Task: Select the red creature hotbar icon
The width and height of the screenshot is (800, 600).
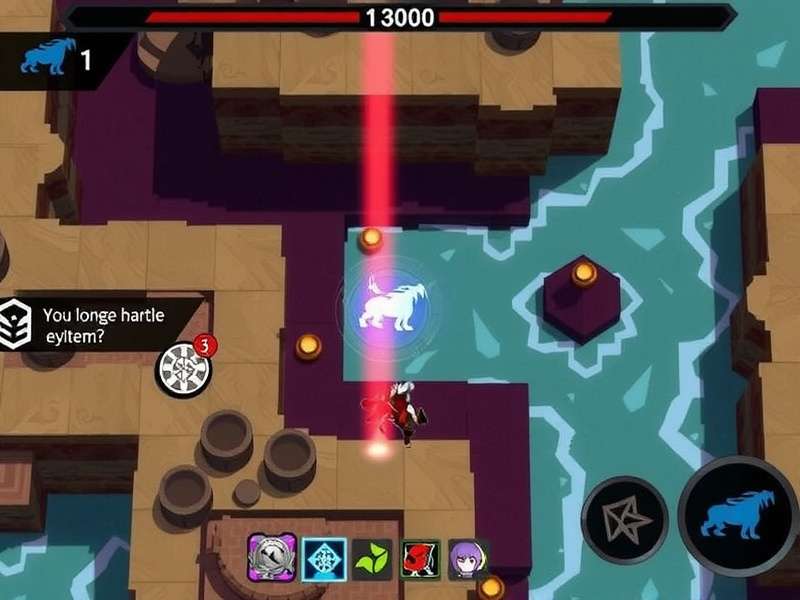Action: pyautogui.click(x=421, y=558)
